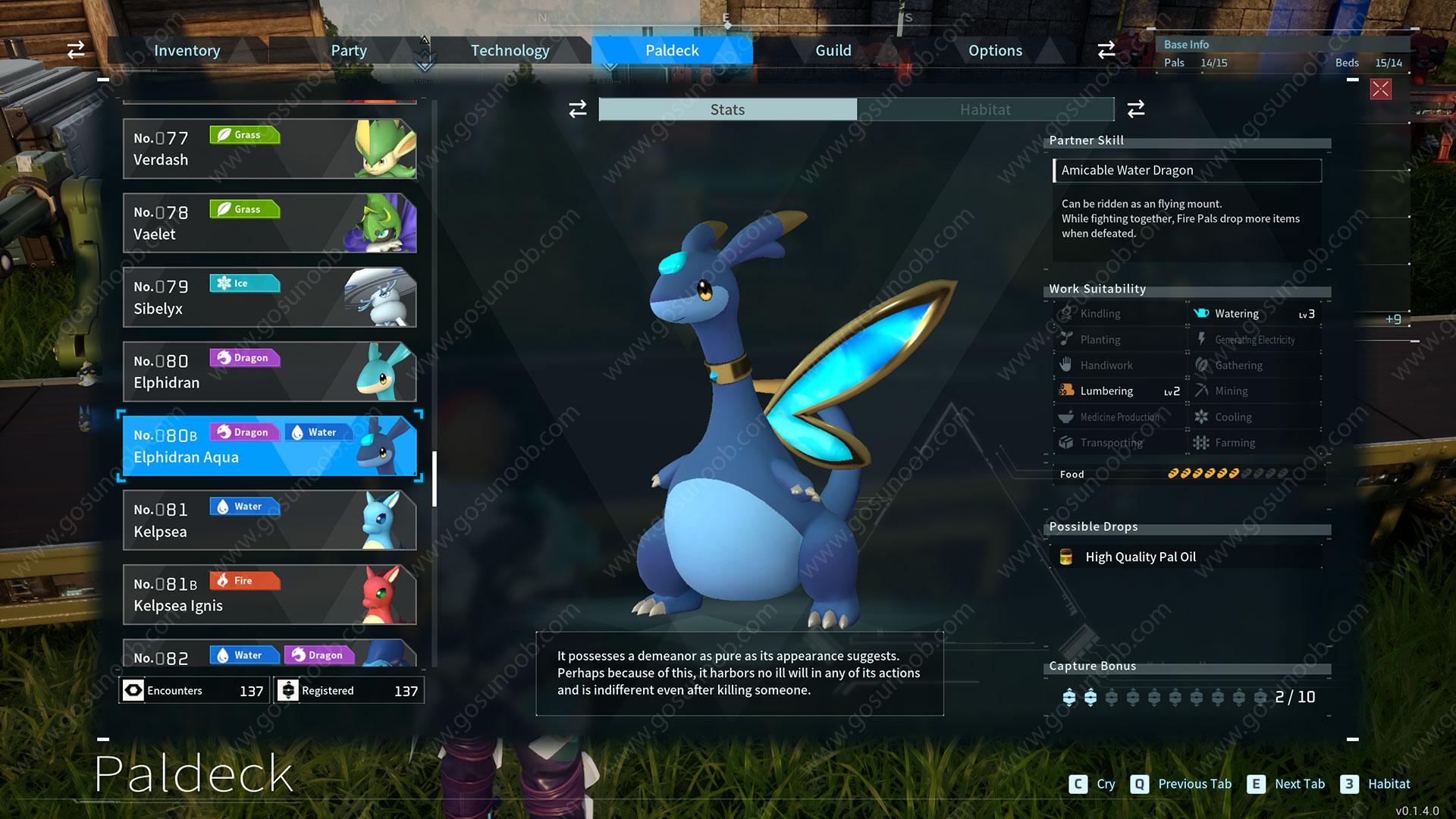1456x819 pixels.
Task: Select Verdash entry No.077
Action: pyautogui.click(x=269, y=149)
